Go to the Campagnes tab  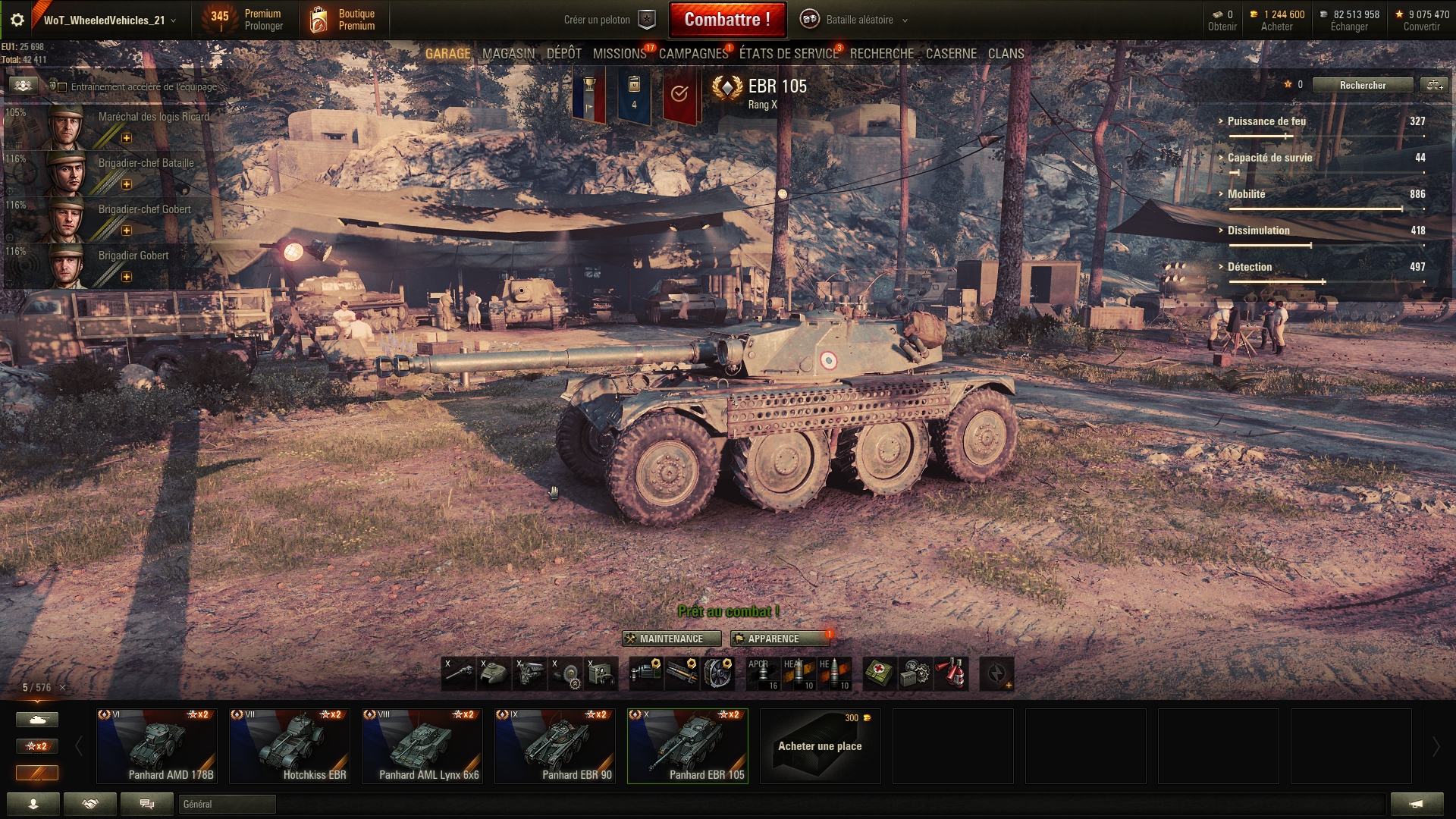[x=692, y=54]
